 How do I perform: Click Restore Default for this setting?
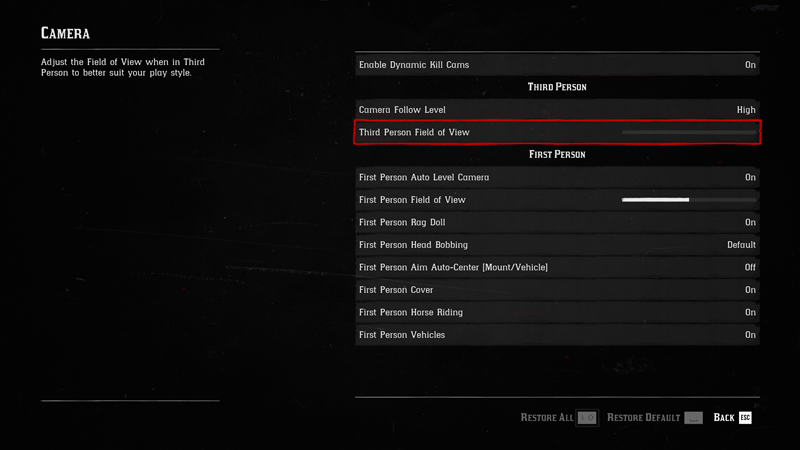tap(654, 417)
